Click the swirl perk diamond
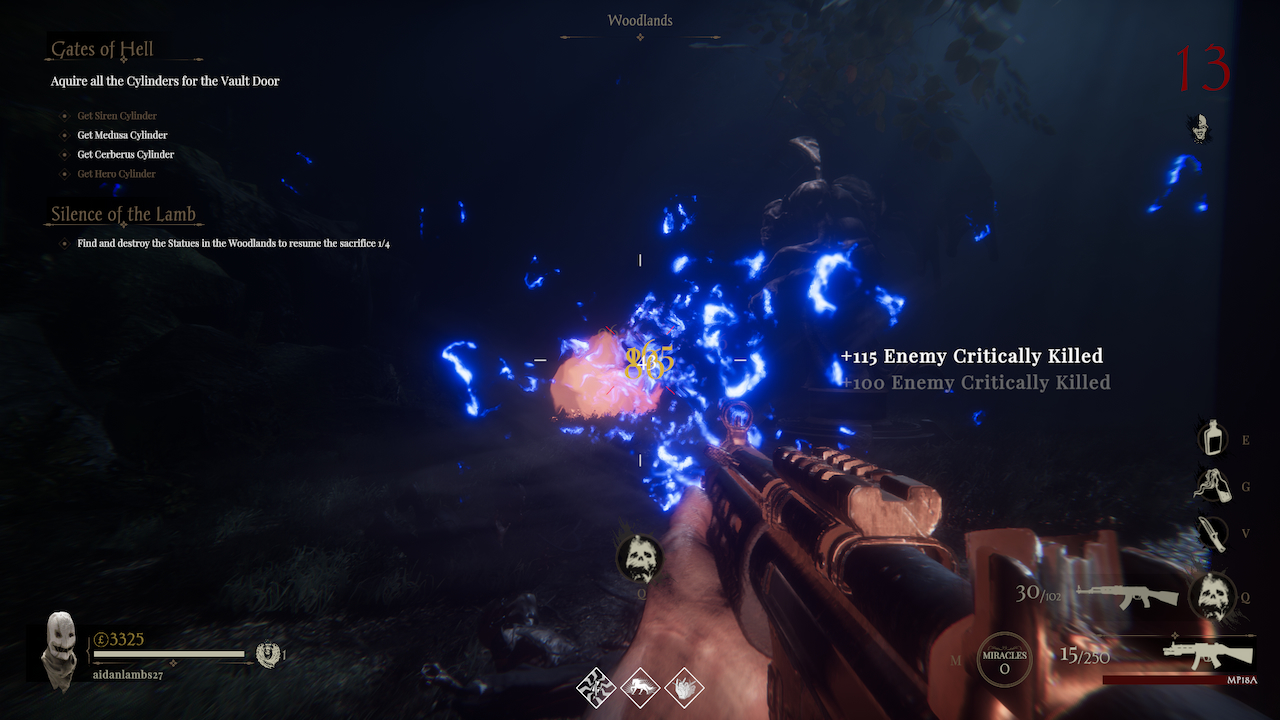This screenshot has height=720, width=1280. 596,687
